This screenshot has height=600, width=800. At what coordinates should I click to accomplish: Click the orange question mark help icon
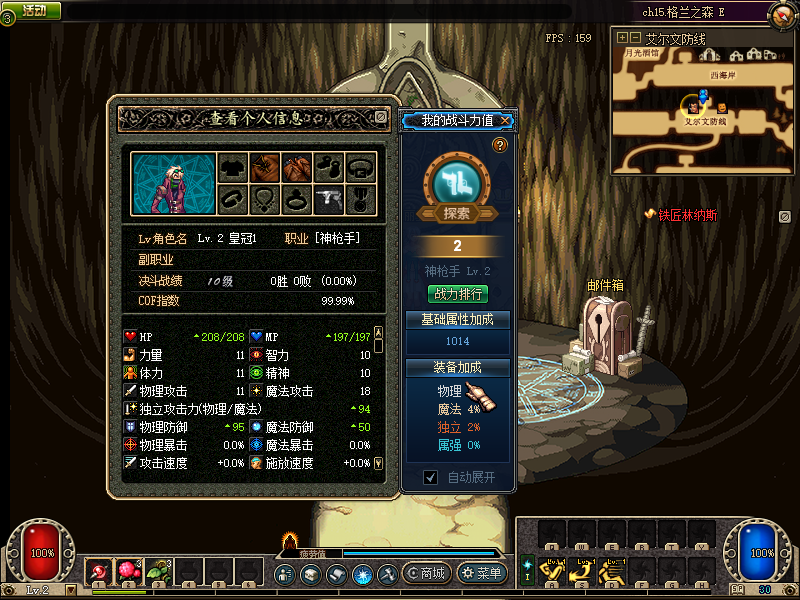pos(500,146)
